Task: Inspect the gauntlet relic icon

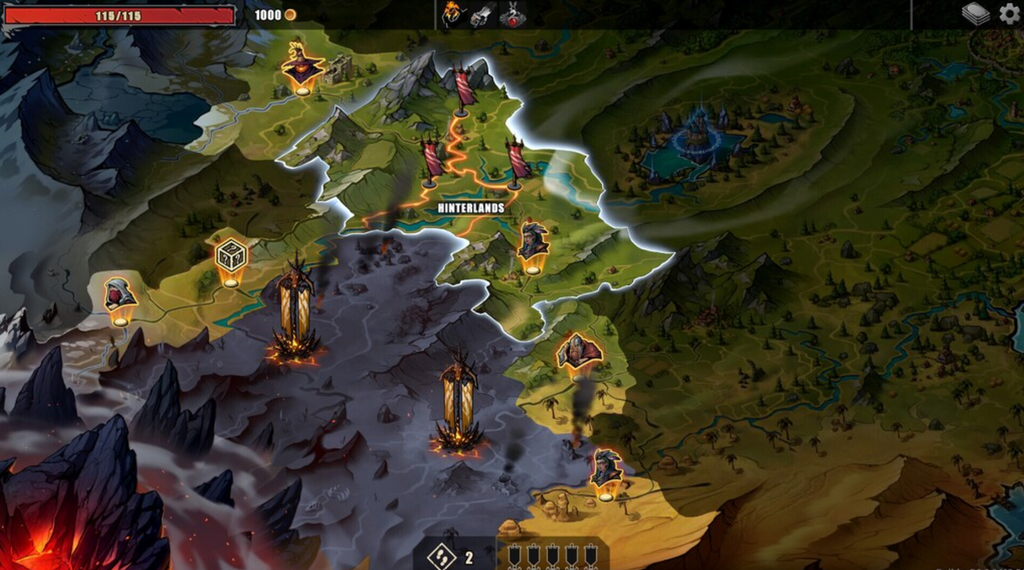Action: (482, 14)
